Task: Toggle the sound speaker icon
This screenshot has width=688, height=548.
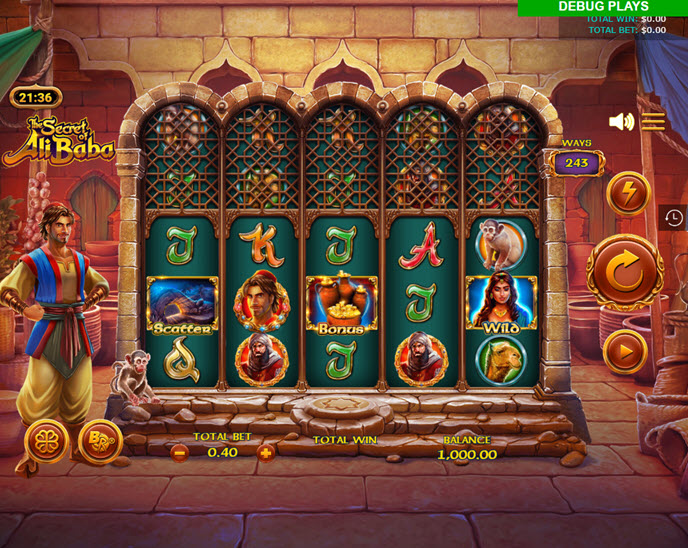Action: point(621,122)
